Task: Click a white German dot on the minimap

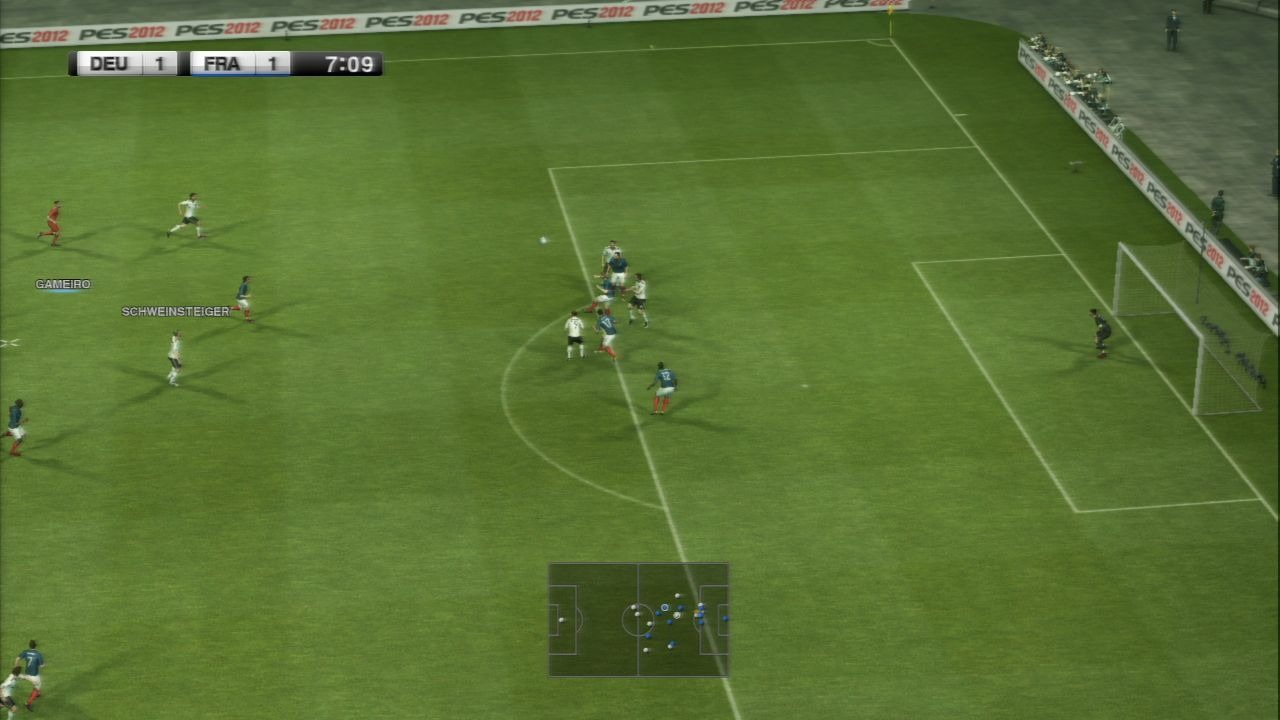Action: tap(633, 606)
